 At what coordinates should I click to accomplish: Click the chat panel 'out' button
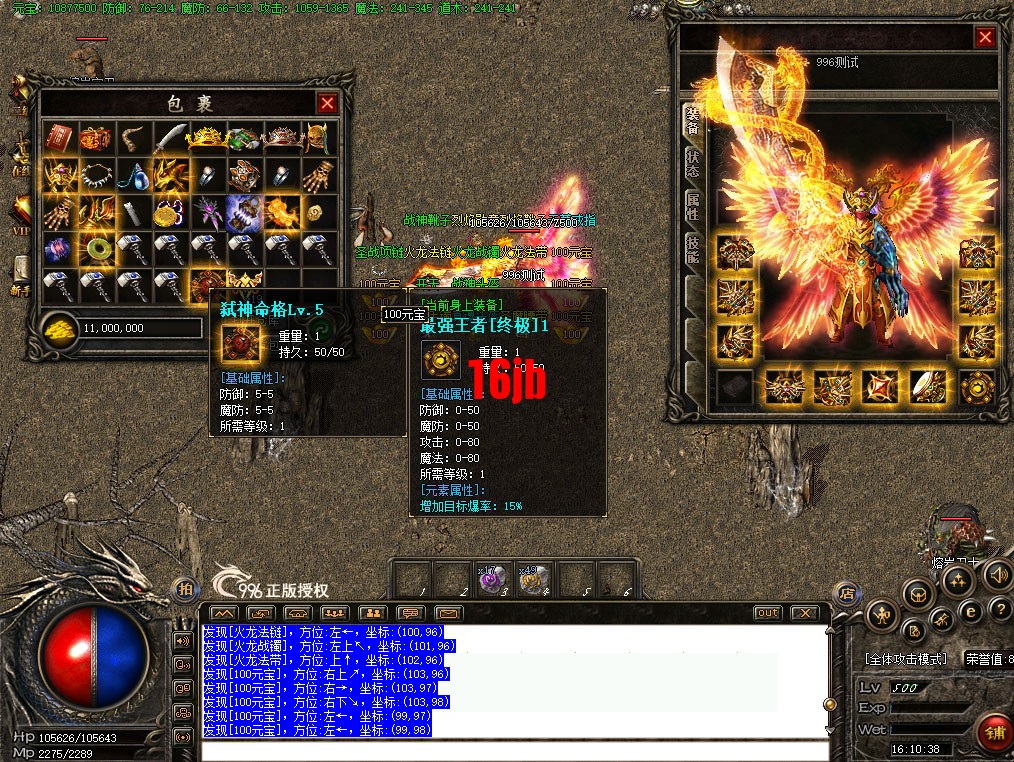(x=767, y=612)
